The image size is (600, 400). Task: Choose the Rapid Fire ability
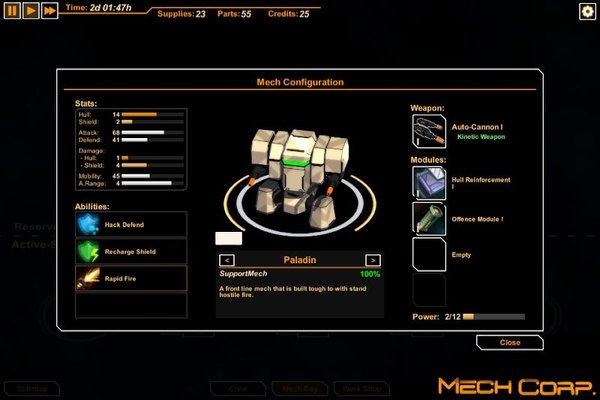(x=131, y=278)
